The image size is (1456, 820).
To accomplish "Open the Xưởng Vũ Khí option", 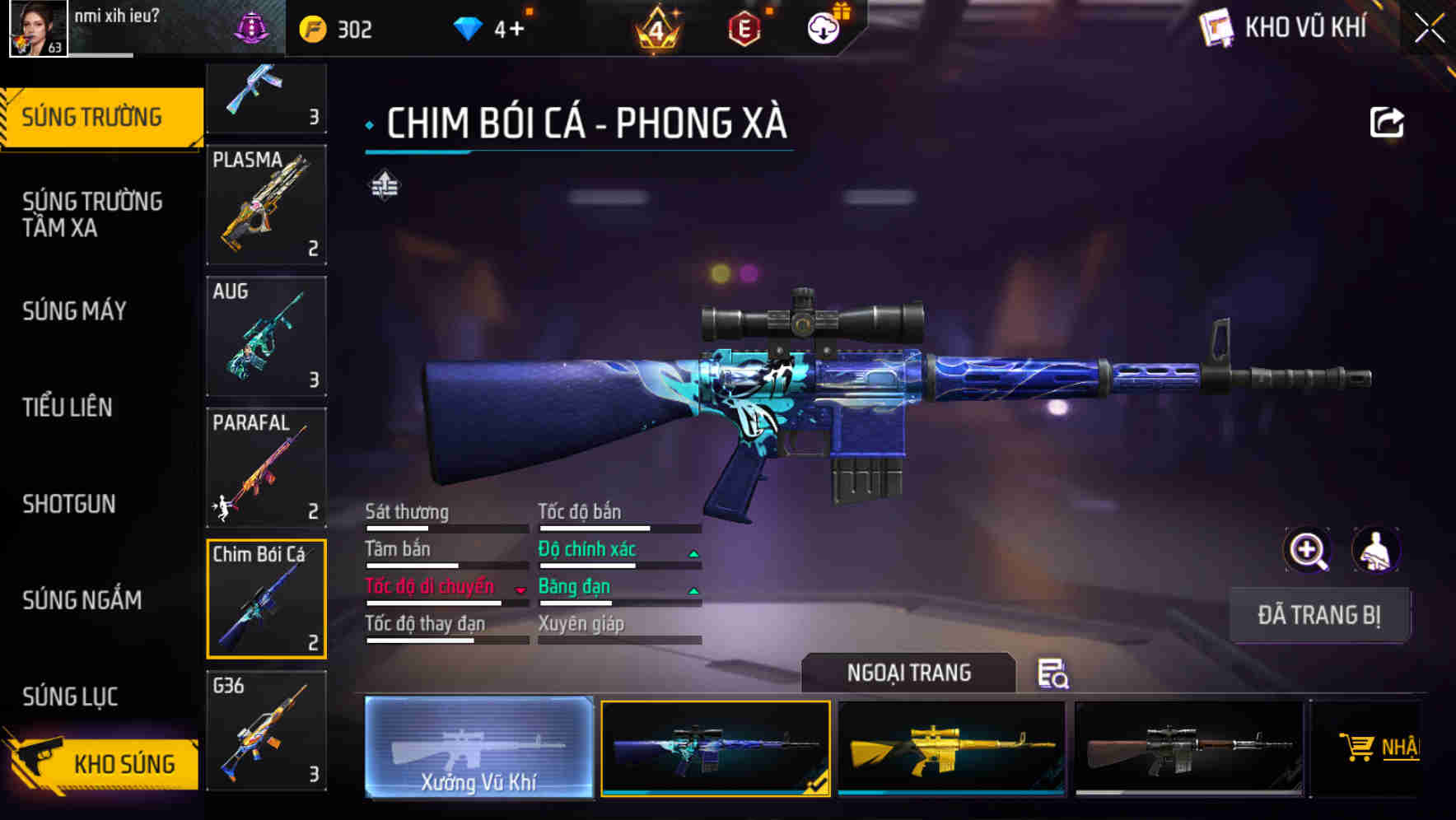I will point(478,749).
